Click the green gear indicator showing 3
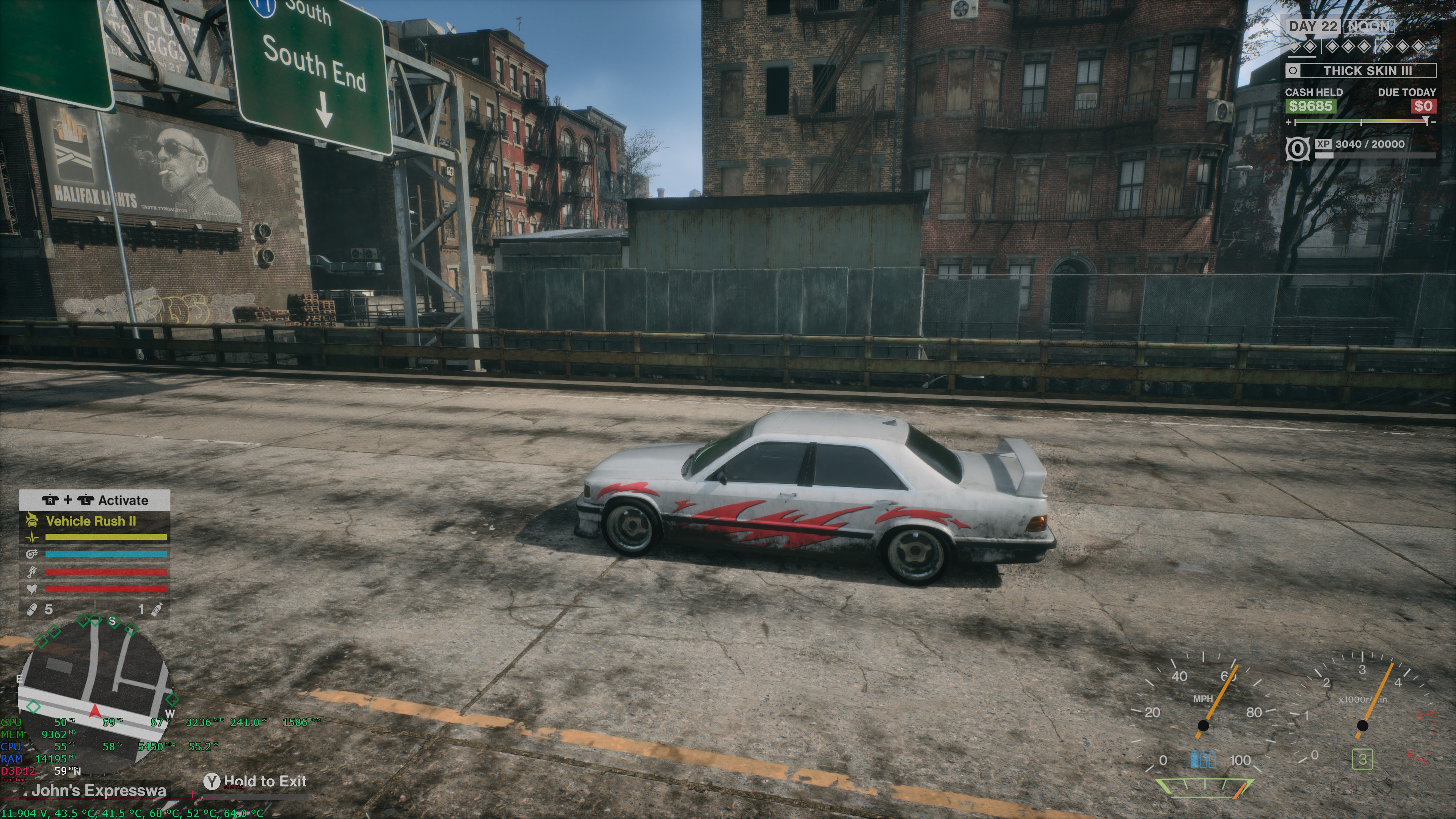Image resolution: width=1456 pixels, height=819 pixels. click(x=1362, y=759)
